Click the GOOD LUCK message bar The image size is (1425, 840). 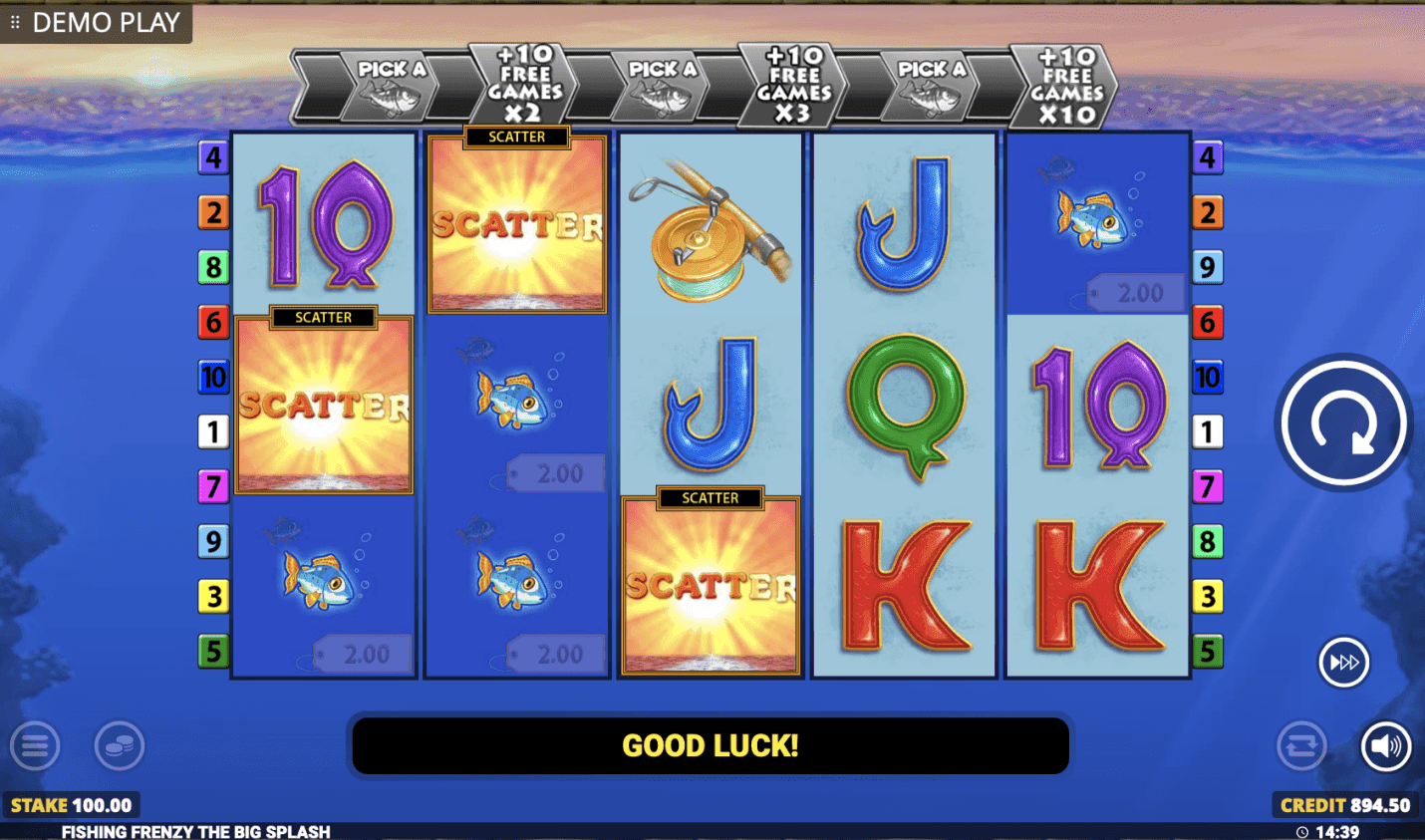click(710, 744)
